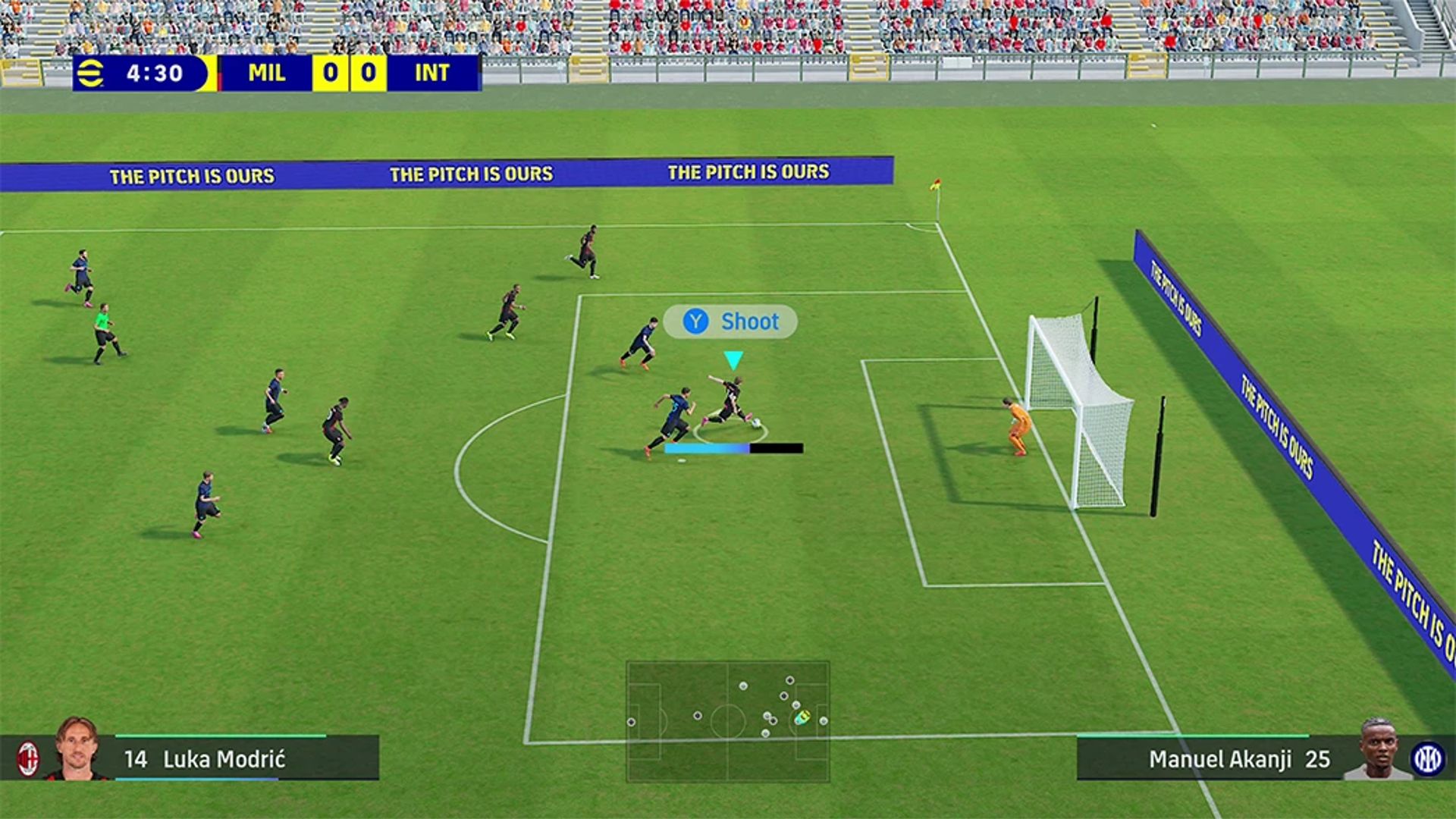
Task: Click the Inter club crest
Action: pyautogui.click(x=1426, y=758)
